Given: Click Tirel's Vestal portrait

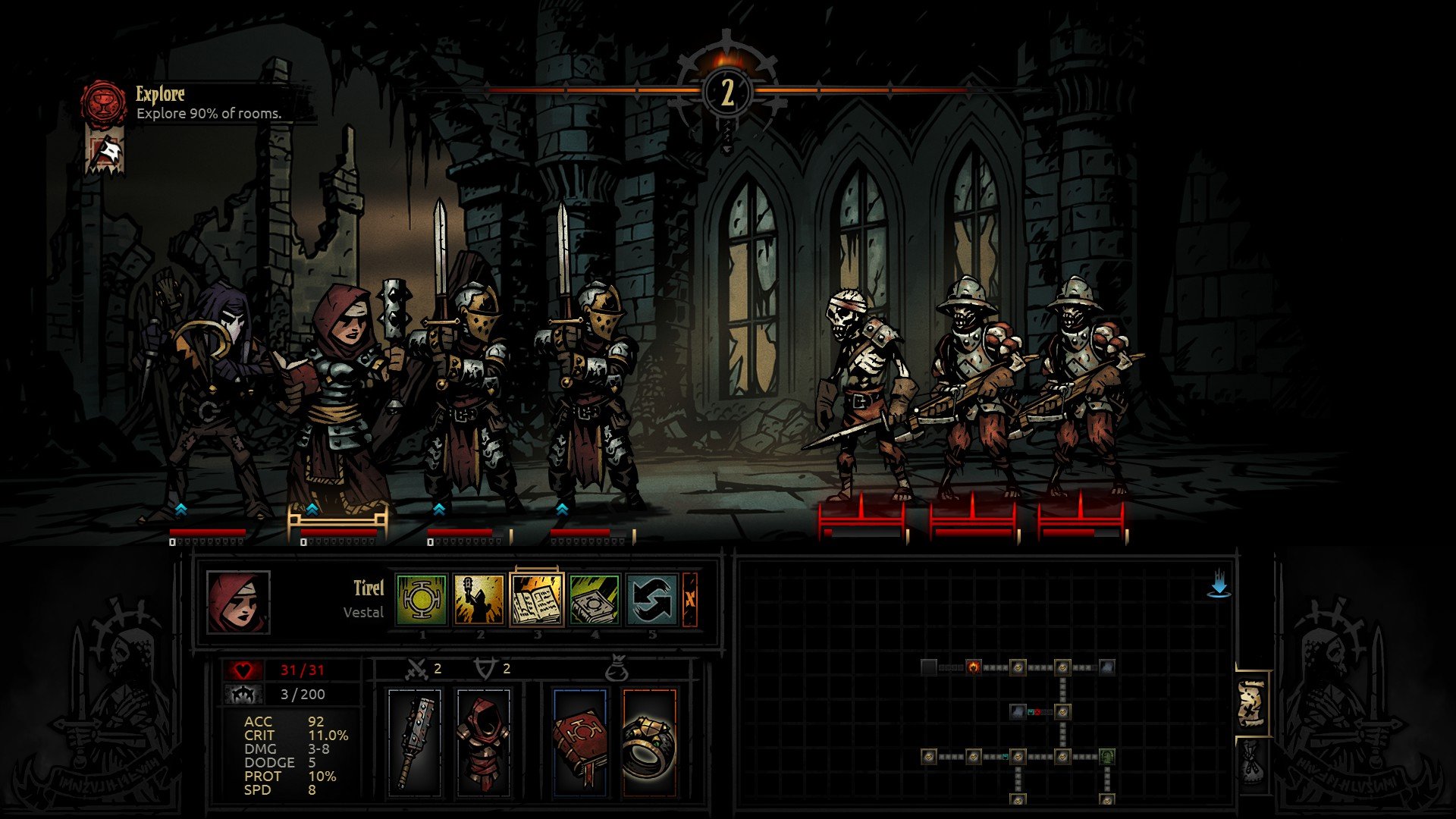Looking at the screenshot, I should point(238,602).
